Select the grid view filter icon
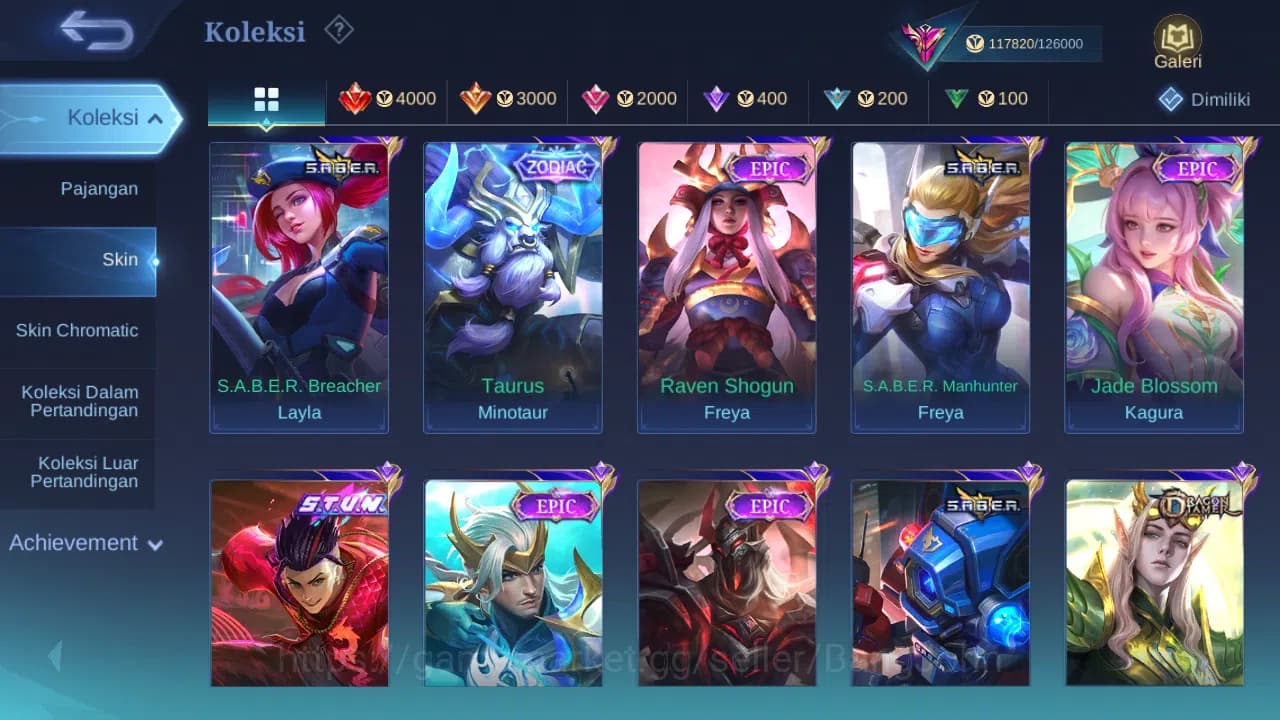The height and width of the screenshot is (720, 1280). click(x=265, y=100)
